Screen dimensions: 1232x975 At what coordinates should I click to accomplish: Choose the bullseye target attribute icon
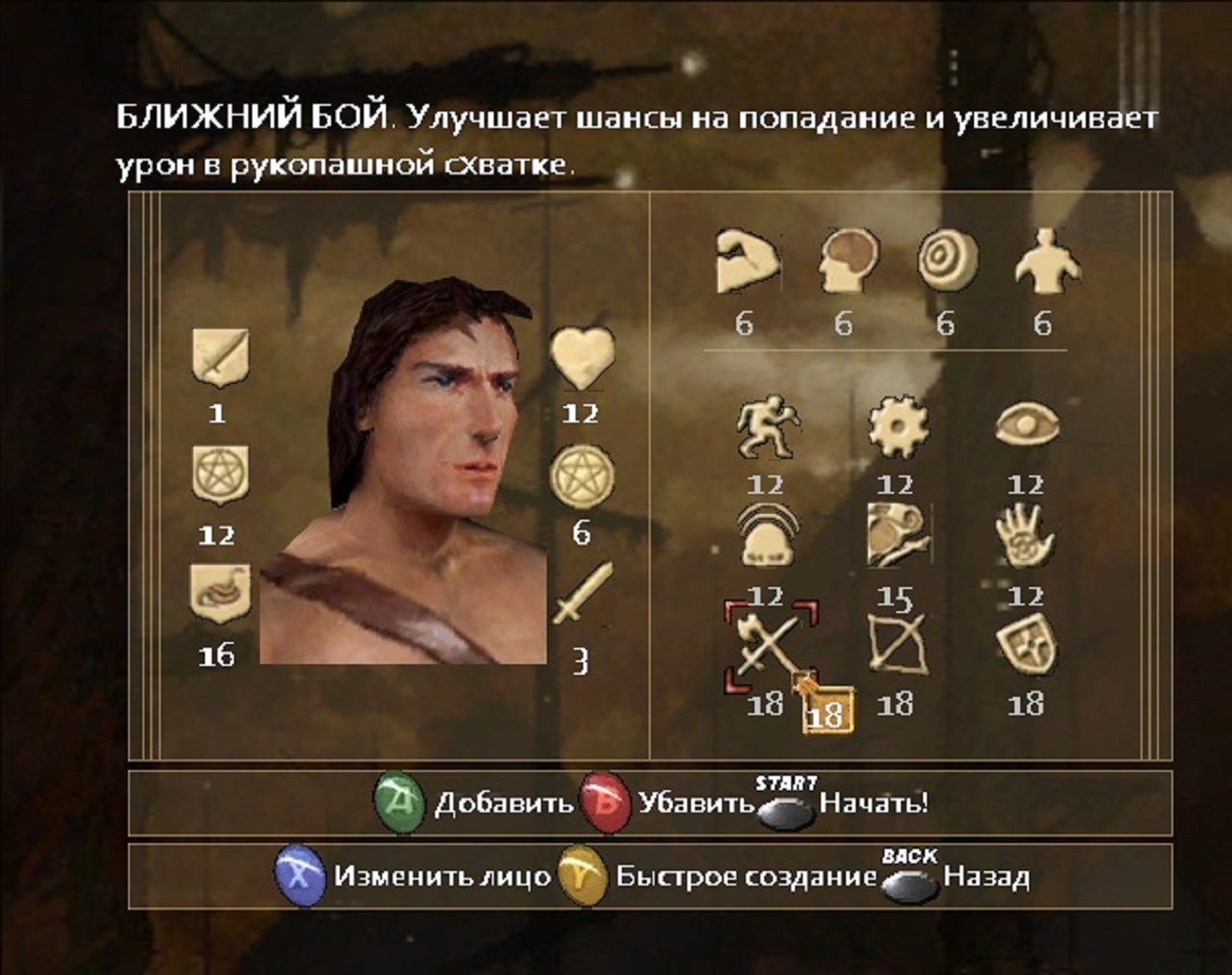tap(947, 261)
